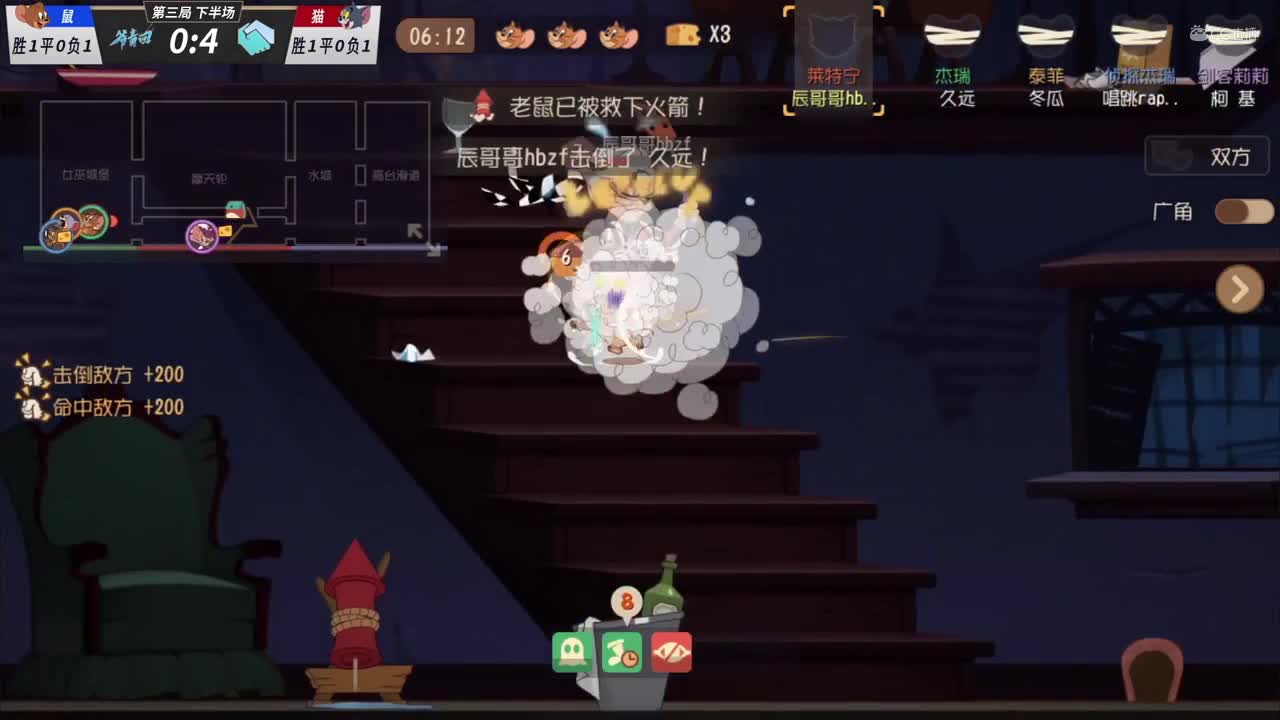
Task: Click the cheese X3 counter icon
Action: click(x=685, y=34)
